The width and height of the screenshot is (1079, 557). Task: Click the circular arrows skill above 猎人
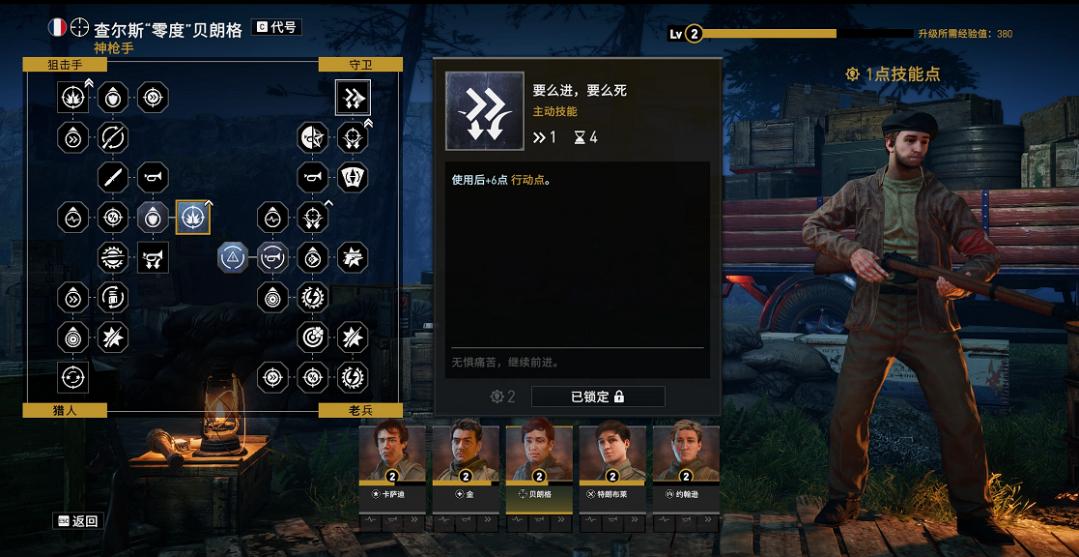coord(73,377)
